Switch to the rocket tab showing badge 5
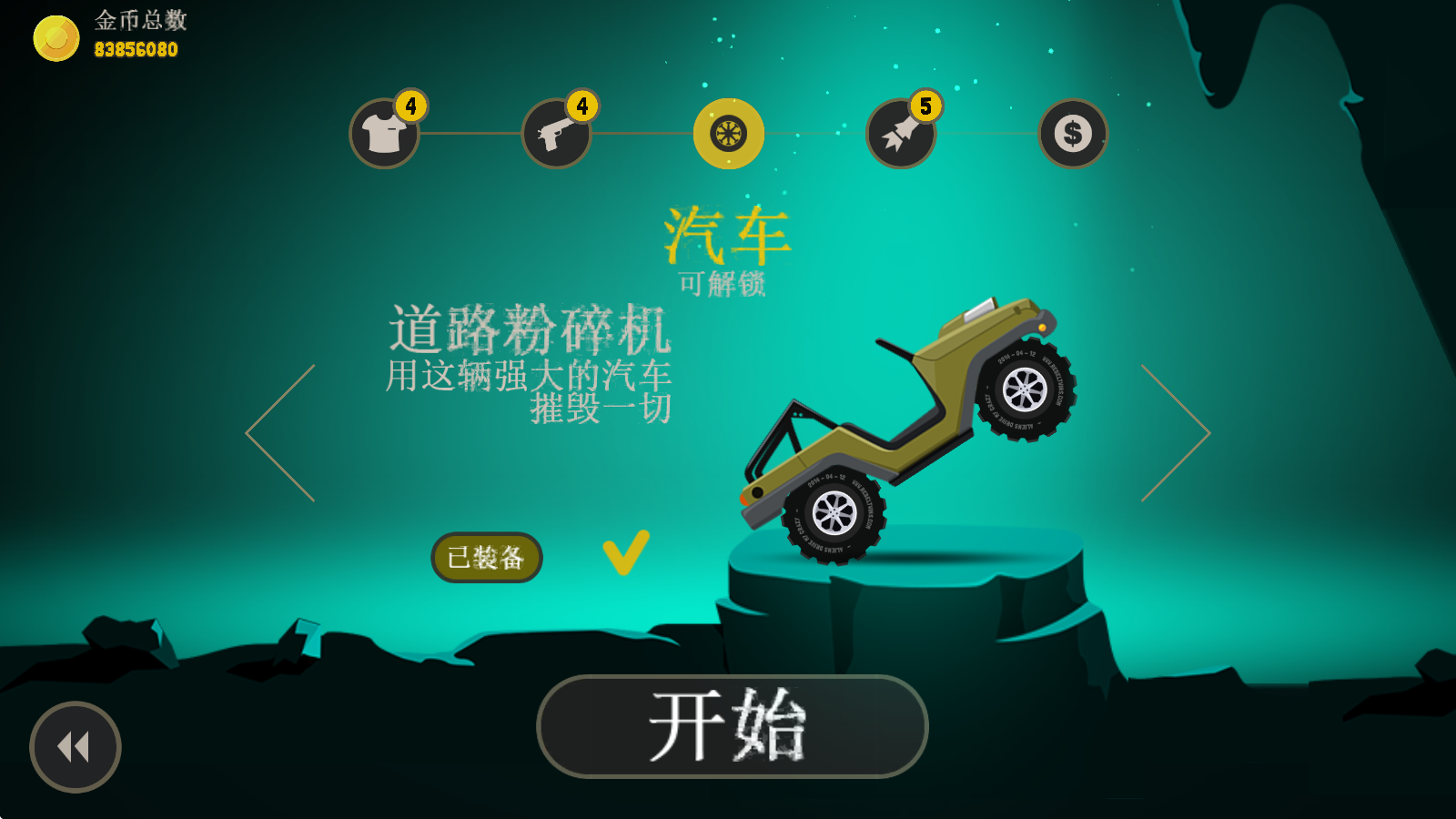 [x=899, y=134]
